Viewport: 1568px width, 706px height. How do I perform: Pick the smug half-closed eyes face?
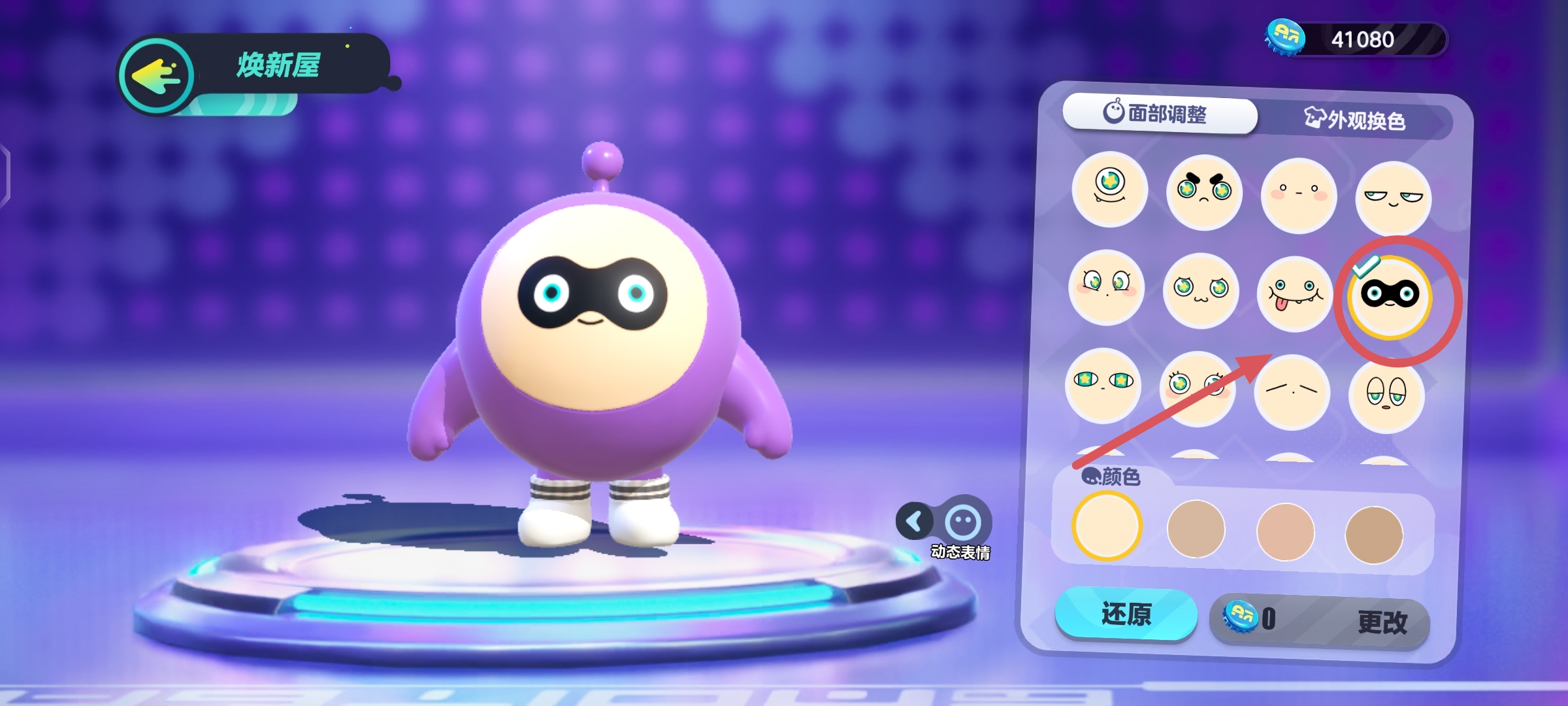pos(1393,198)
